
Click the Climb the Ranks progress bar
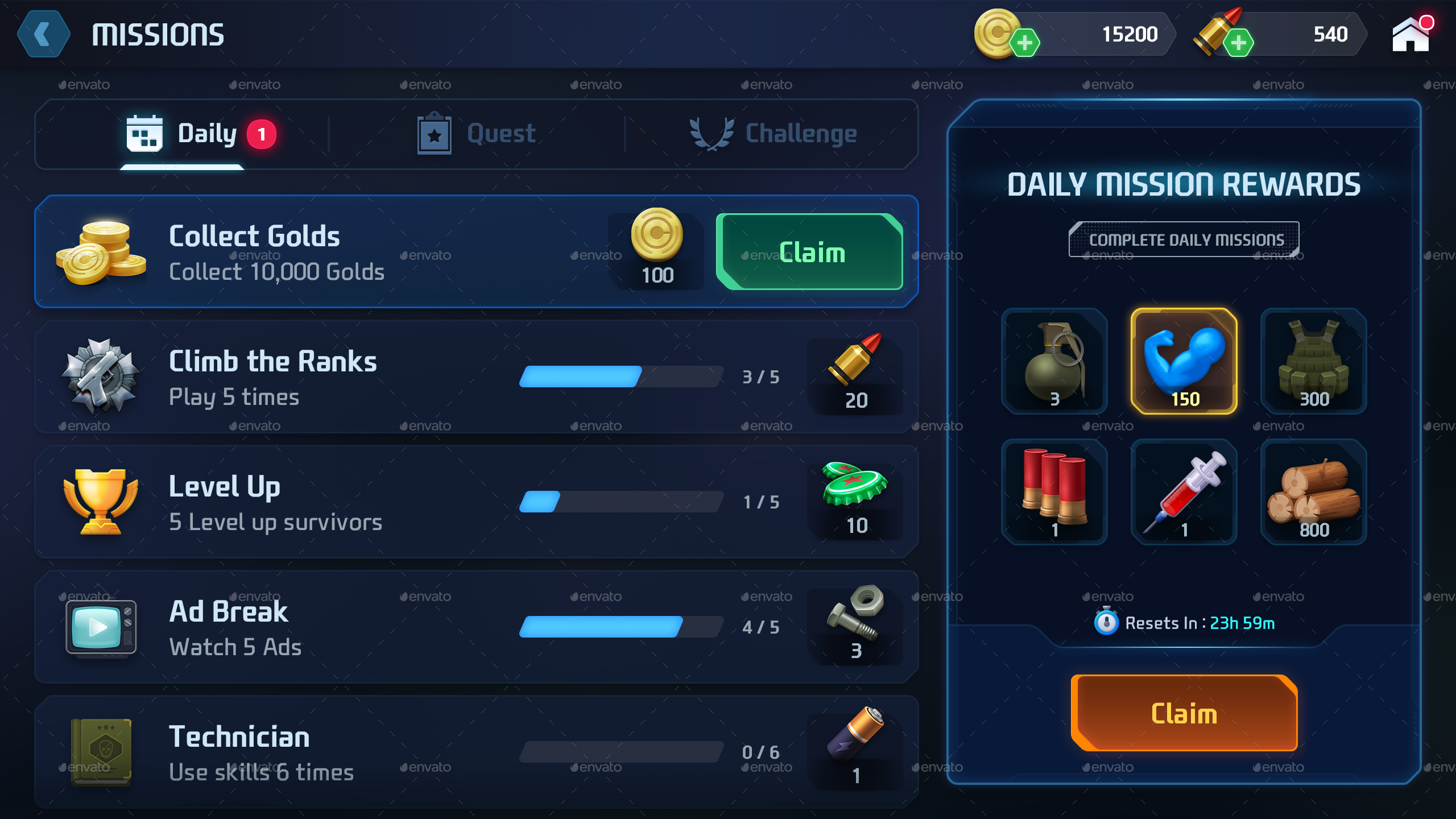click(x=621, y=377)
